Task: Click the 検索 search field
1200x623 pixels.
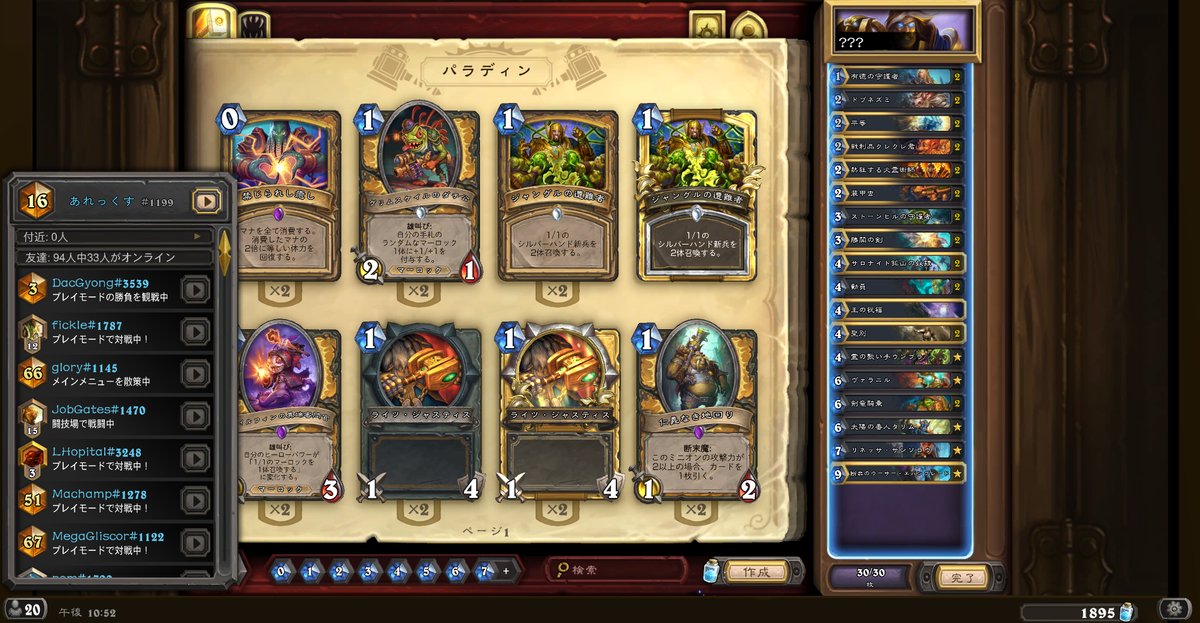Action: (620, 570)
